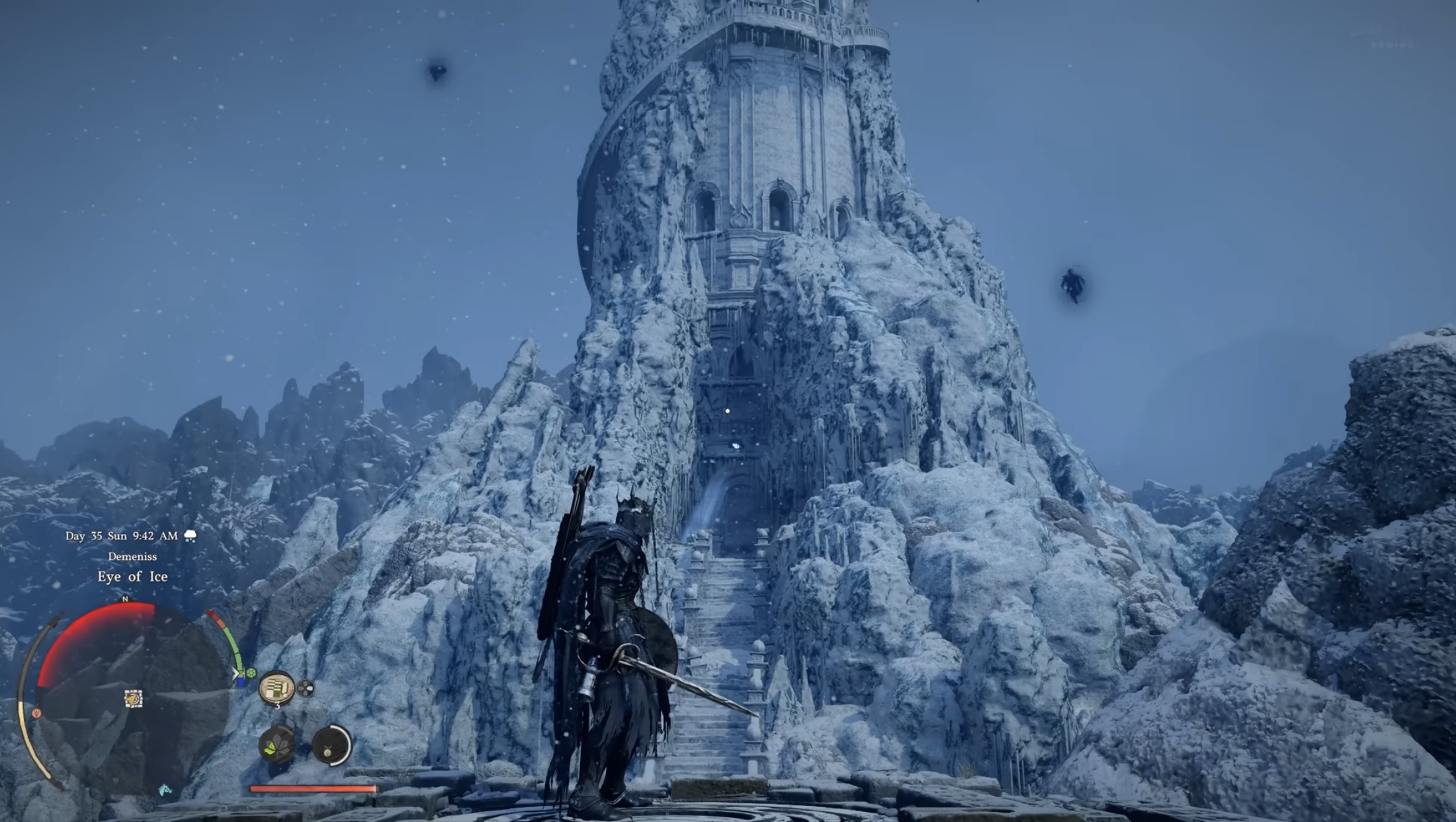1456x822 pixels.
Task: Click the item count 3 under the map slot
Action: (x=278, y=707)
